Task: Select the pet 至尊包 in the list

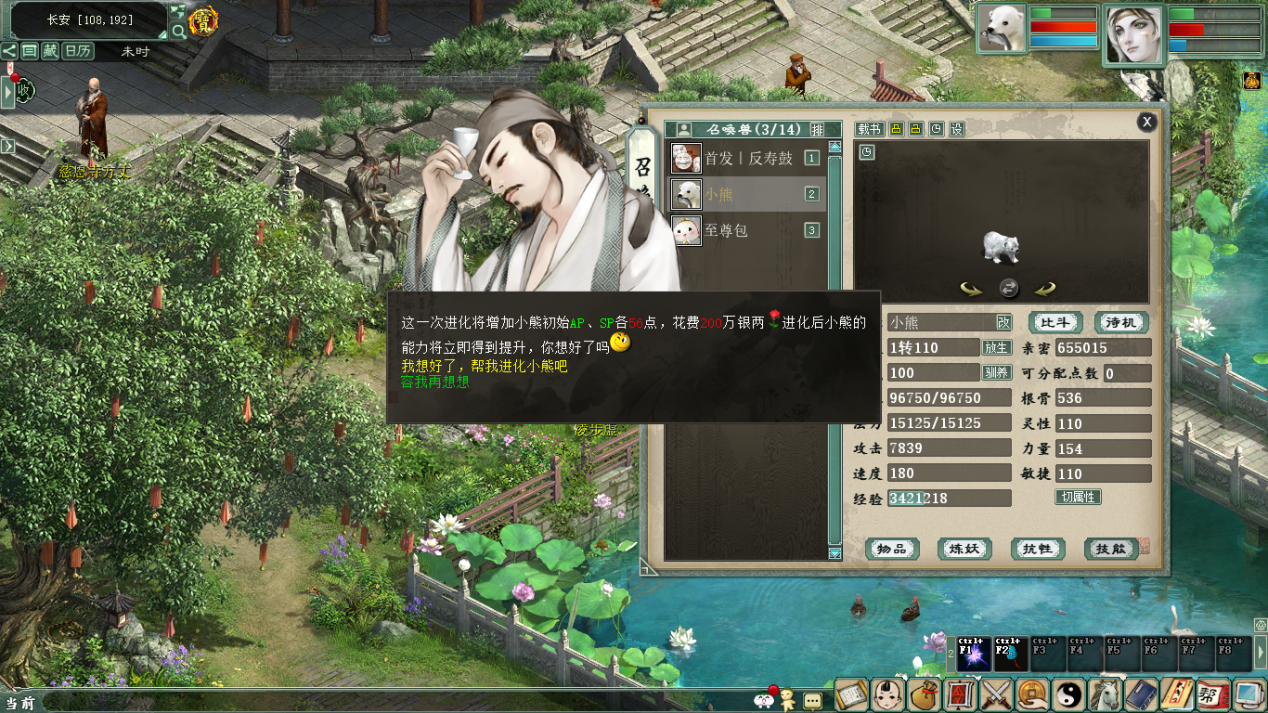Action: pyautogui.click(x=726, y=230)
